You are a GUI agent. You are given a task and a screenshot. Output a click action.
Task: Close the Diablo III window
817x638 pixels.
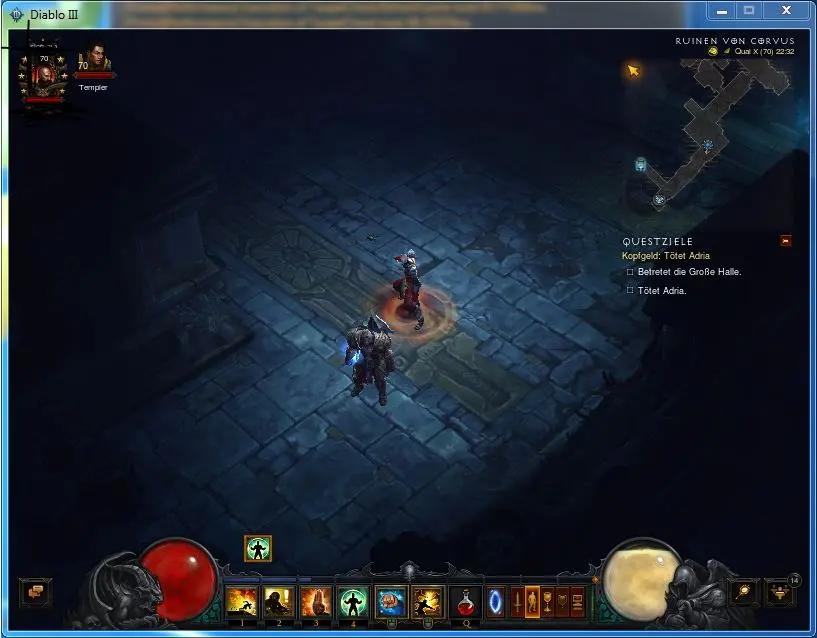pos(786,10)
